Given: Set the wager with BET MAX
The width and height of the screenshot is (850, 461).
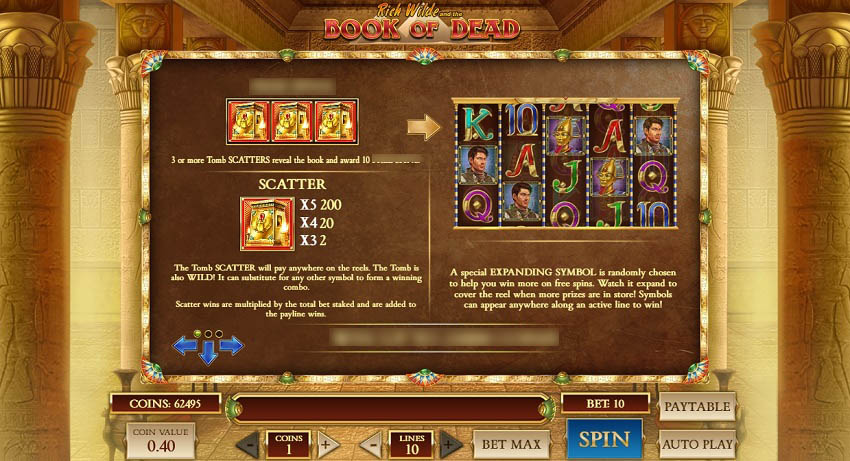Looking at the screenshot, I should tap(512, 443).
